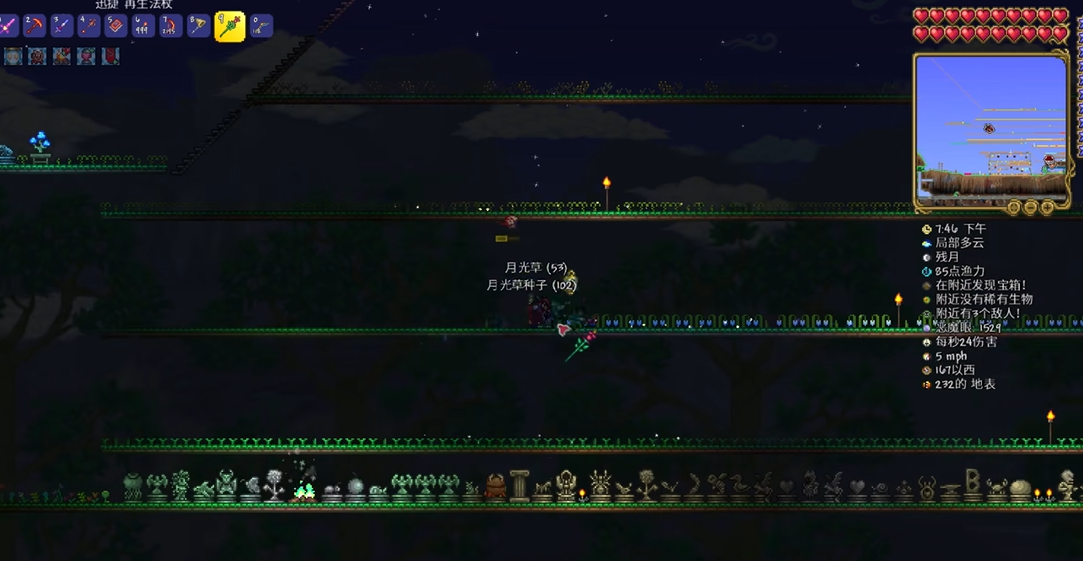Click the weather cloud info icon
This screenshot has height=561, width=1083.
coord(926,243)
